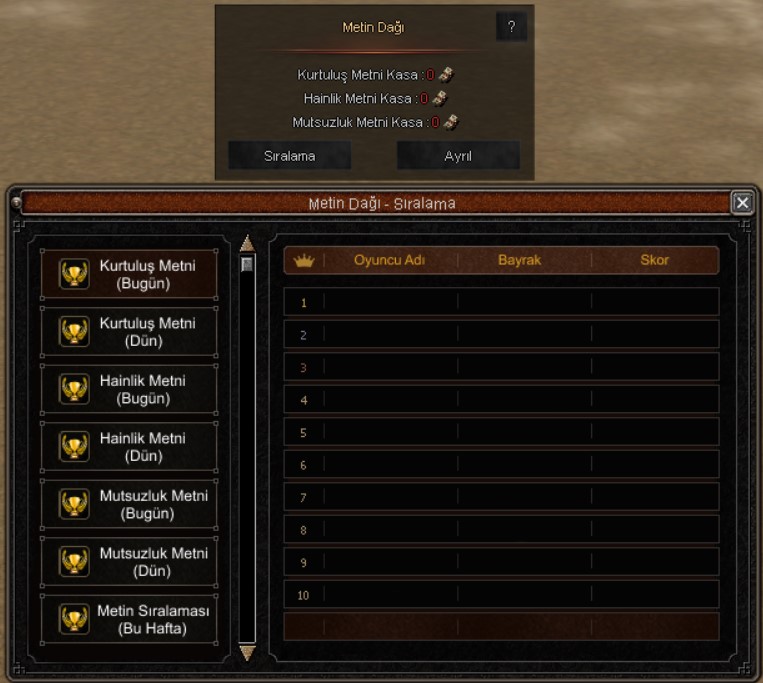Viewport: 763px width, 683px height.
Task: Click the Skor column header
Action: (x=654, y=260)
